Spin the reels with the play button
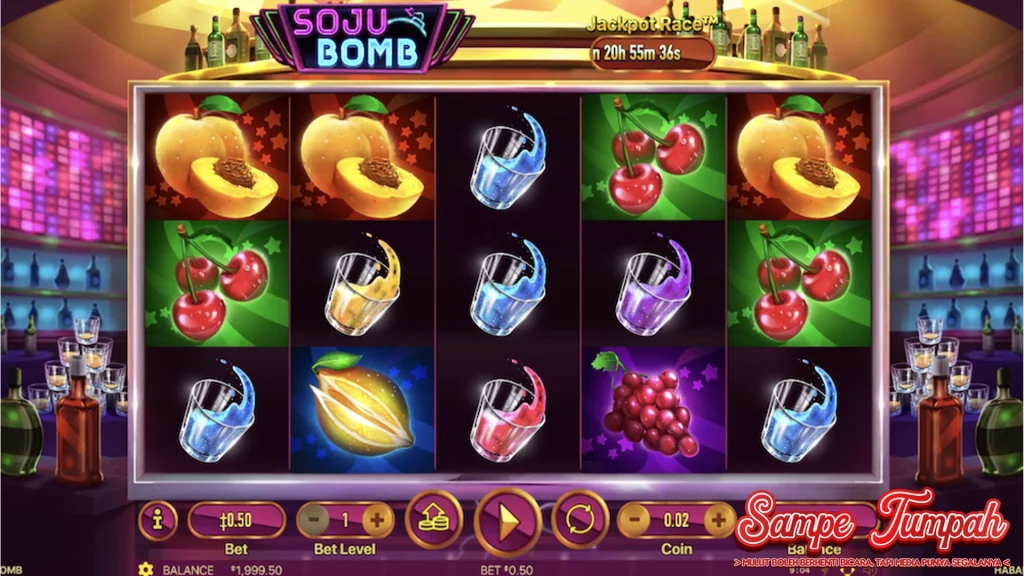This screenshot has width=1024, height=576. tap(507, 521)
